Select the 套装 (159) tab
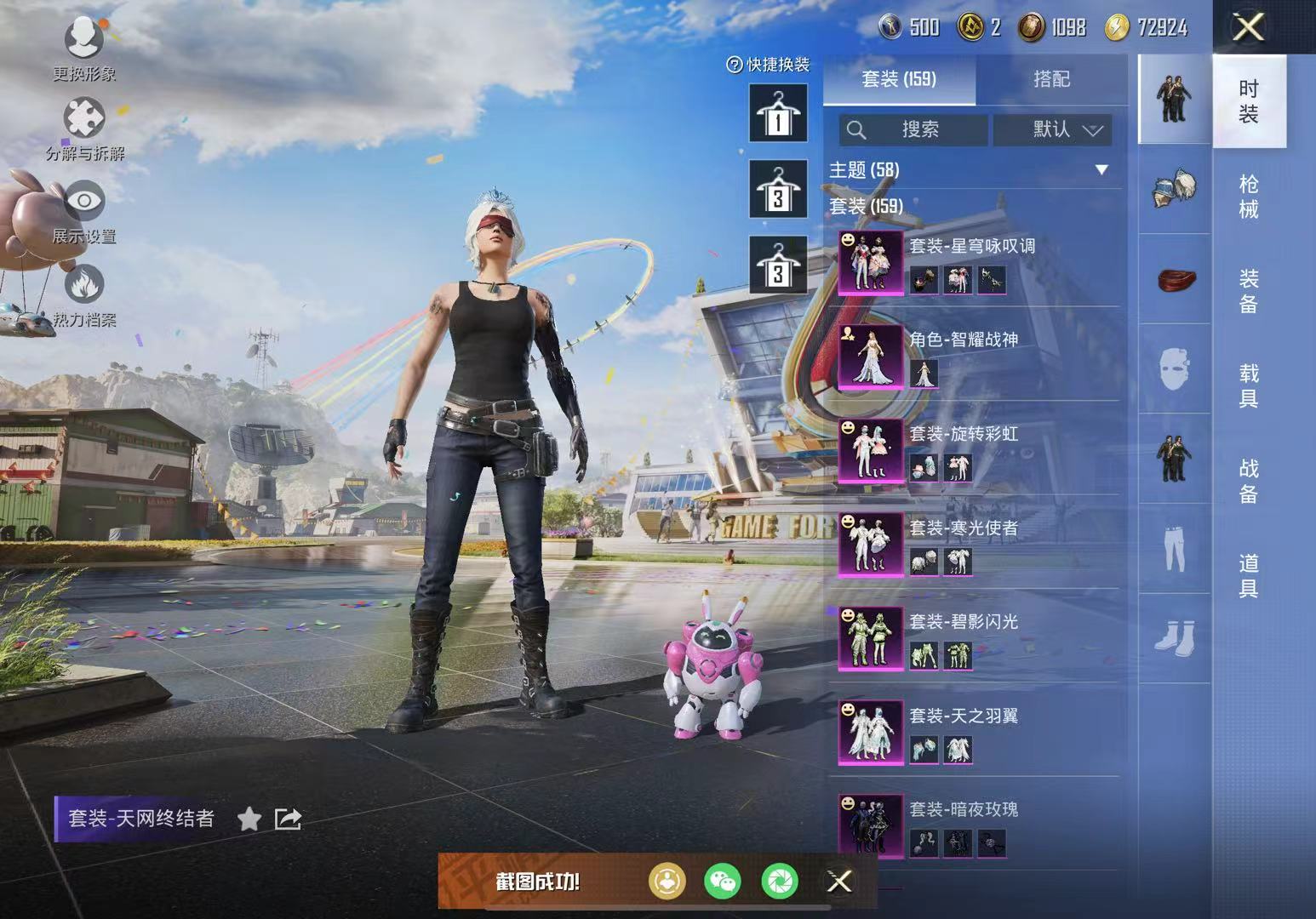 click(899, 79)
